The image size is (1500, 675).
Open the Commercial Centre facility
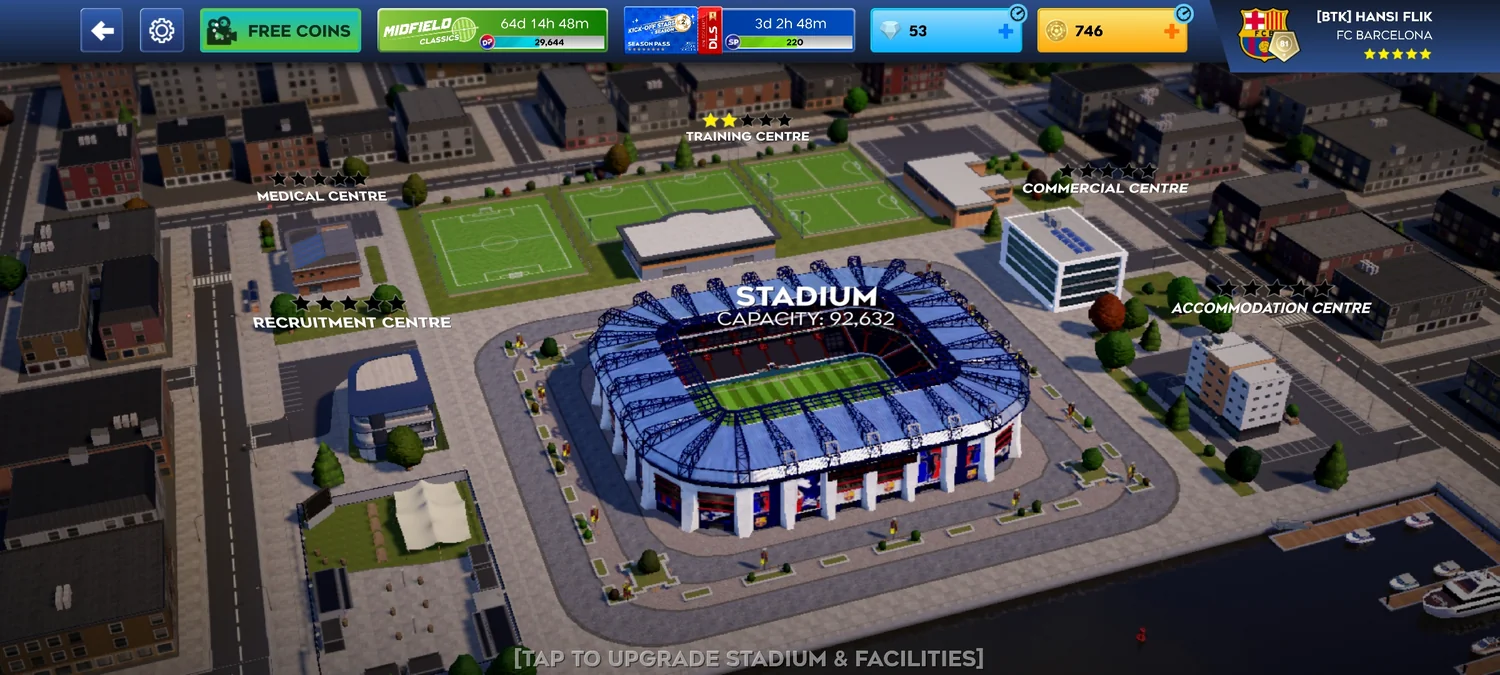(x=1104, y=188)
